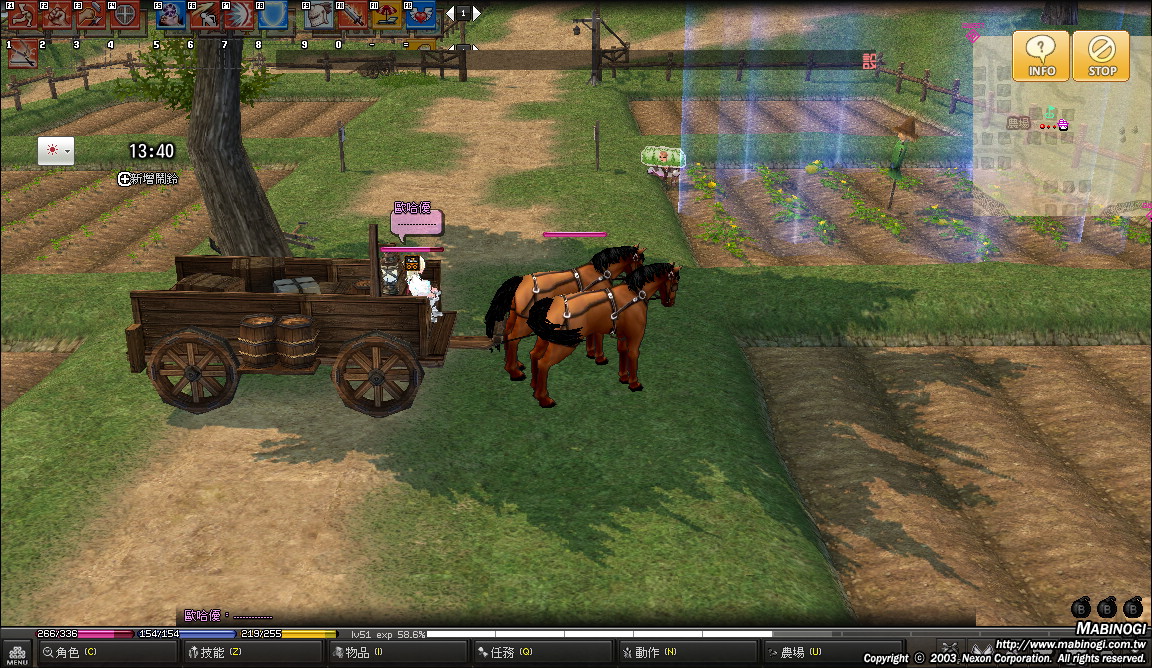
Task: Click the farm minimap
Action: coord(1060,125)
